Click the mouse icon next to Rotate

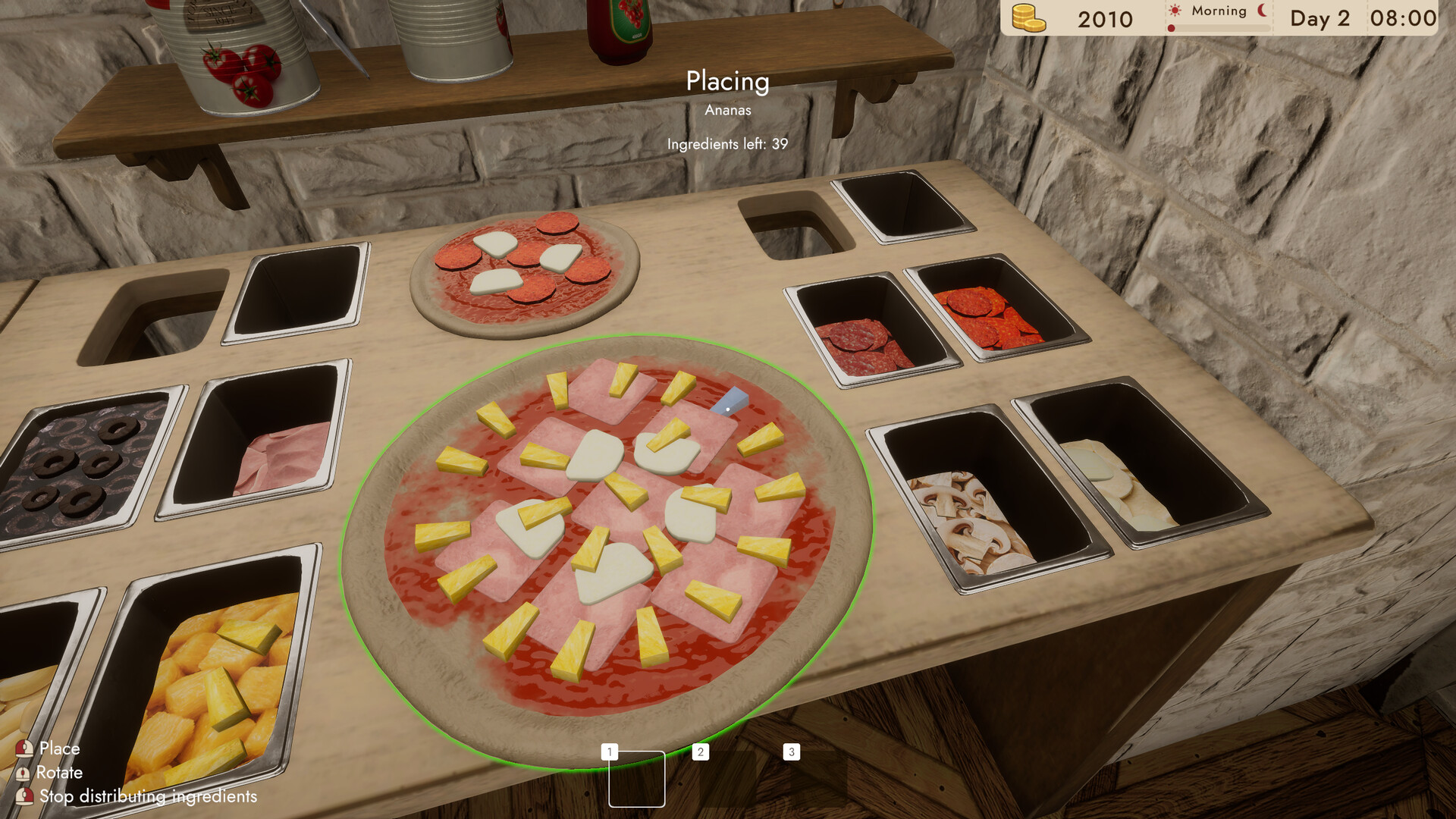coord(23,772)
